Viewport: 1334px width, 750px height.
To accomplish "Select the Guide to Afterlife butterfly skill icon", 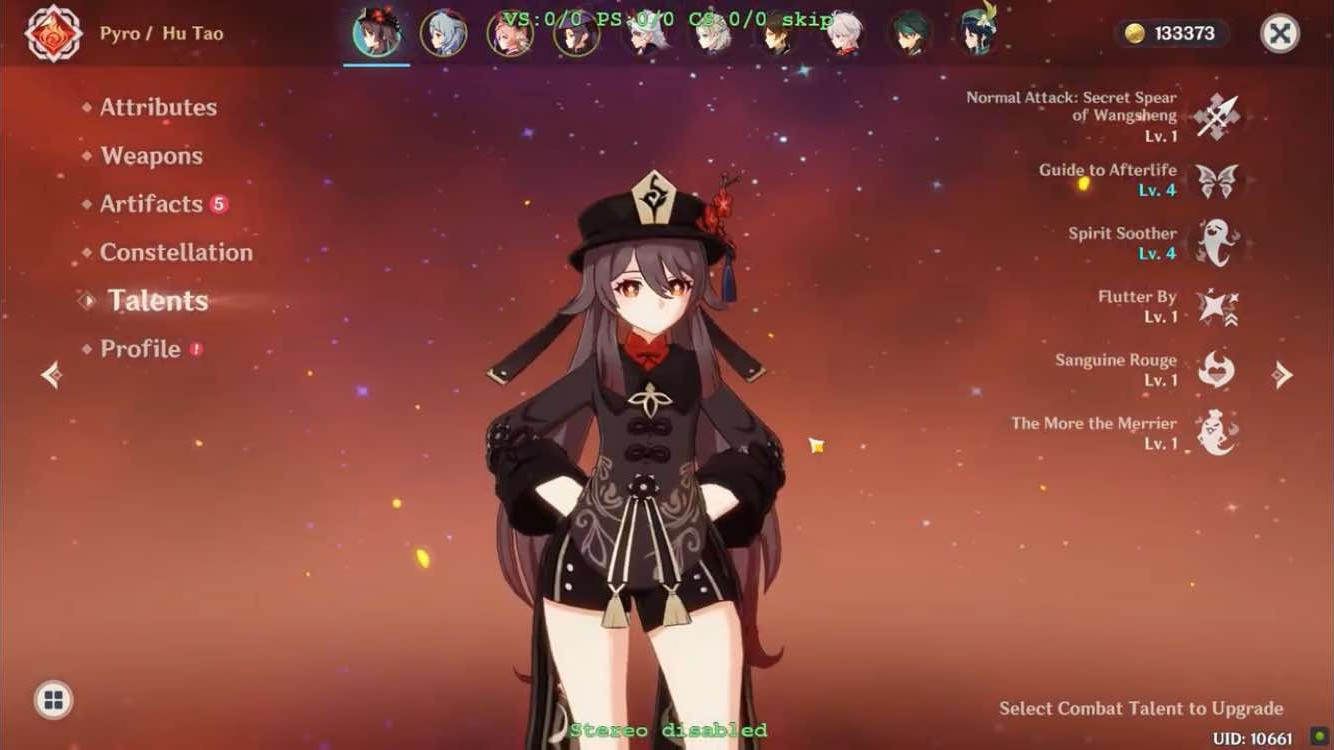I will point(1218,178).
